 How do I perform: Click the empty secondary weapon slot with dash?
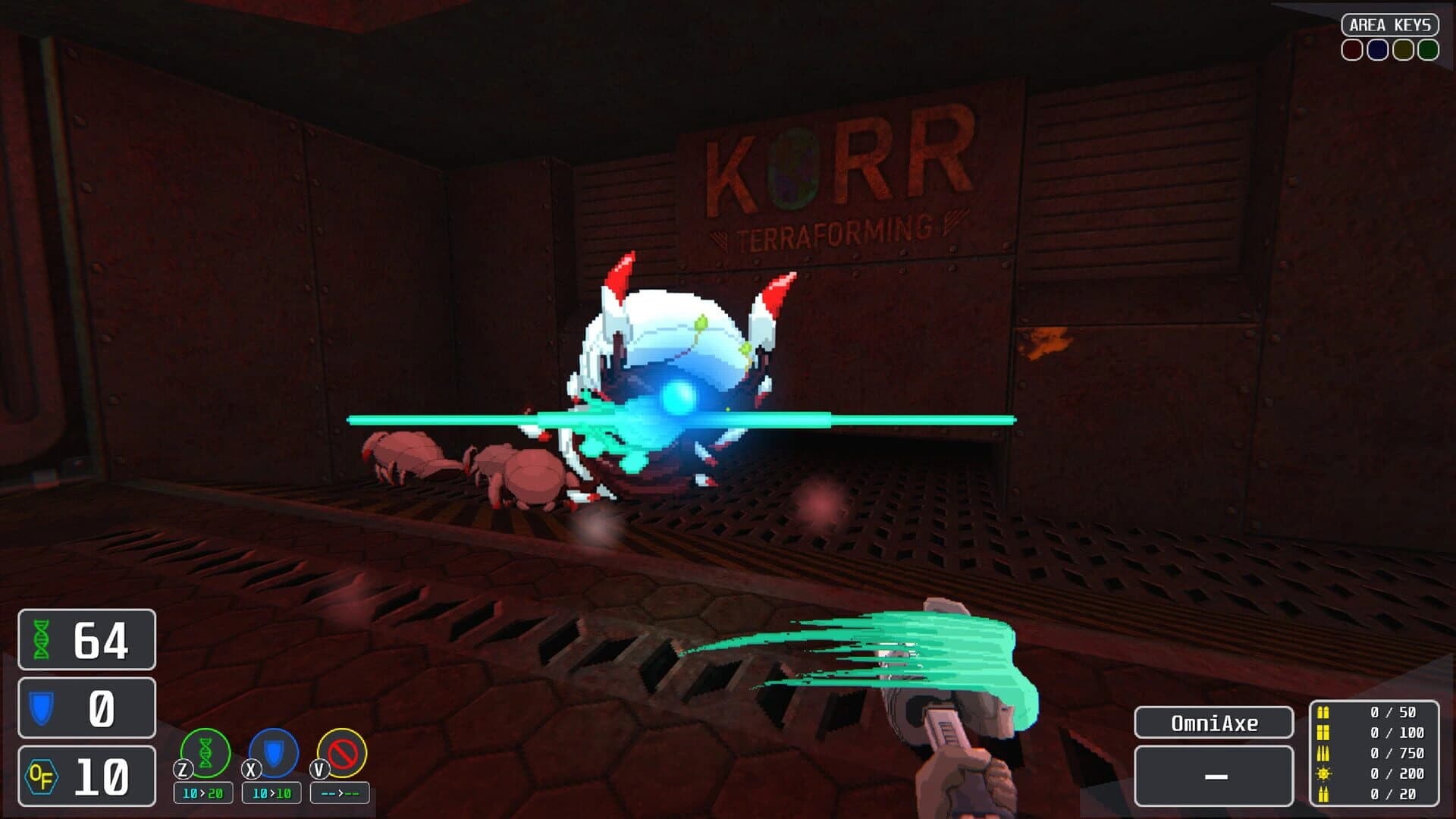point(1213,777)
